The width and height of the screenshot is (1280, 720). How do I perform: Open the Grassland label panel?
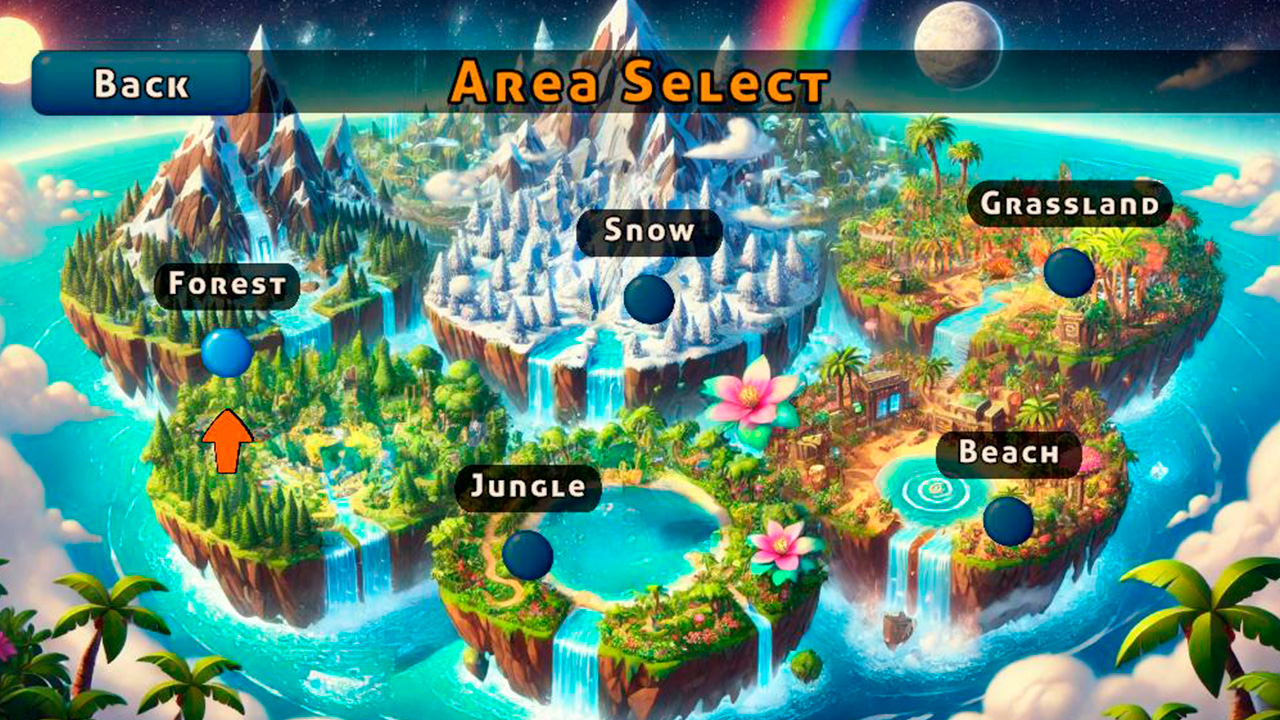(x=1070, y=204)
